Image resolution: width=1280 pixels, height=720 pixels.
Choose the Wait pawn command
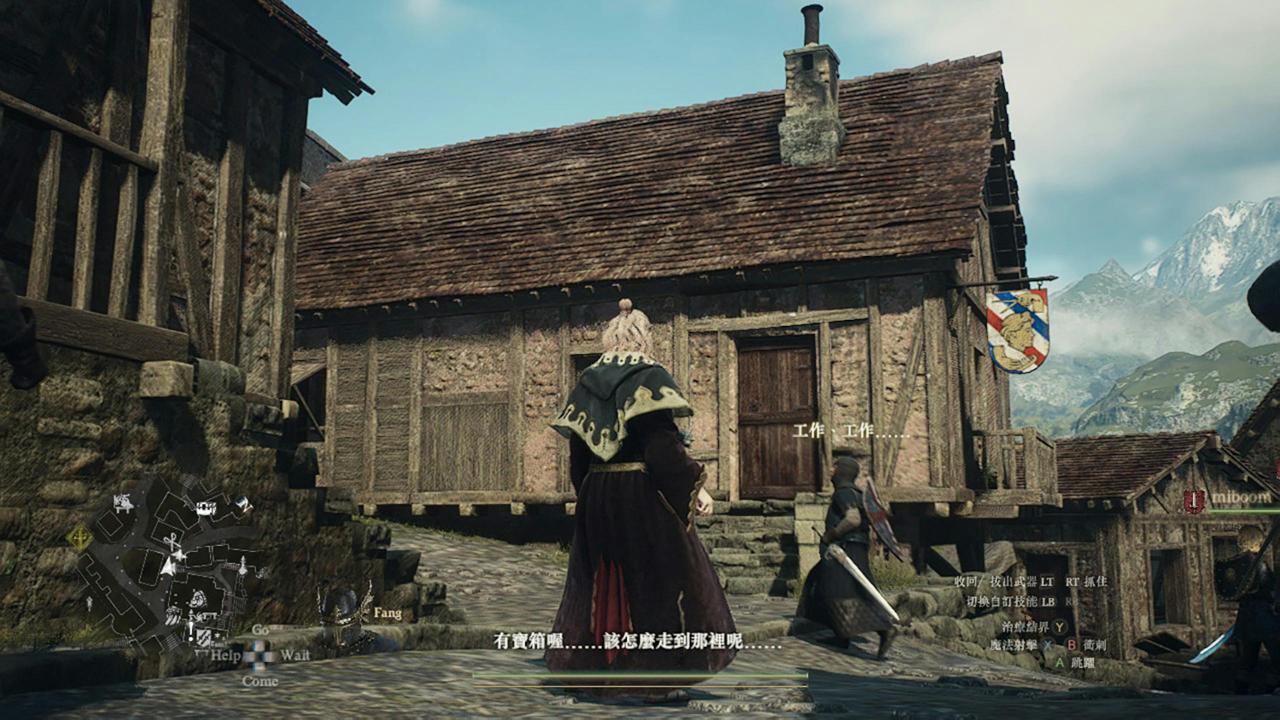pos(295,655)
